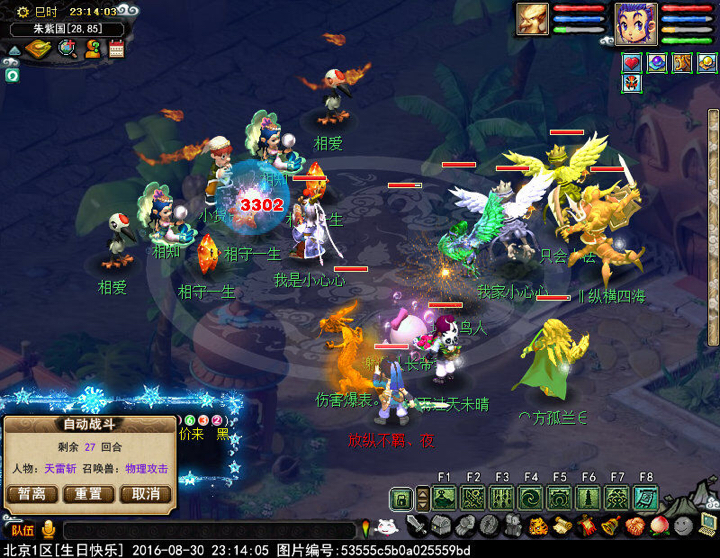Click the chat input box
Screen dimensions: 720x558
point(208,531)
